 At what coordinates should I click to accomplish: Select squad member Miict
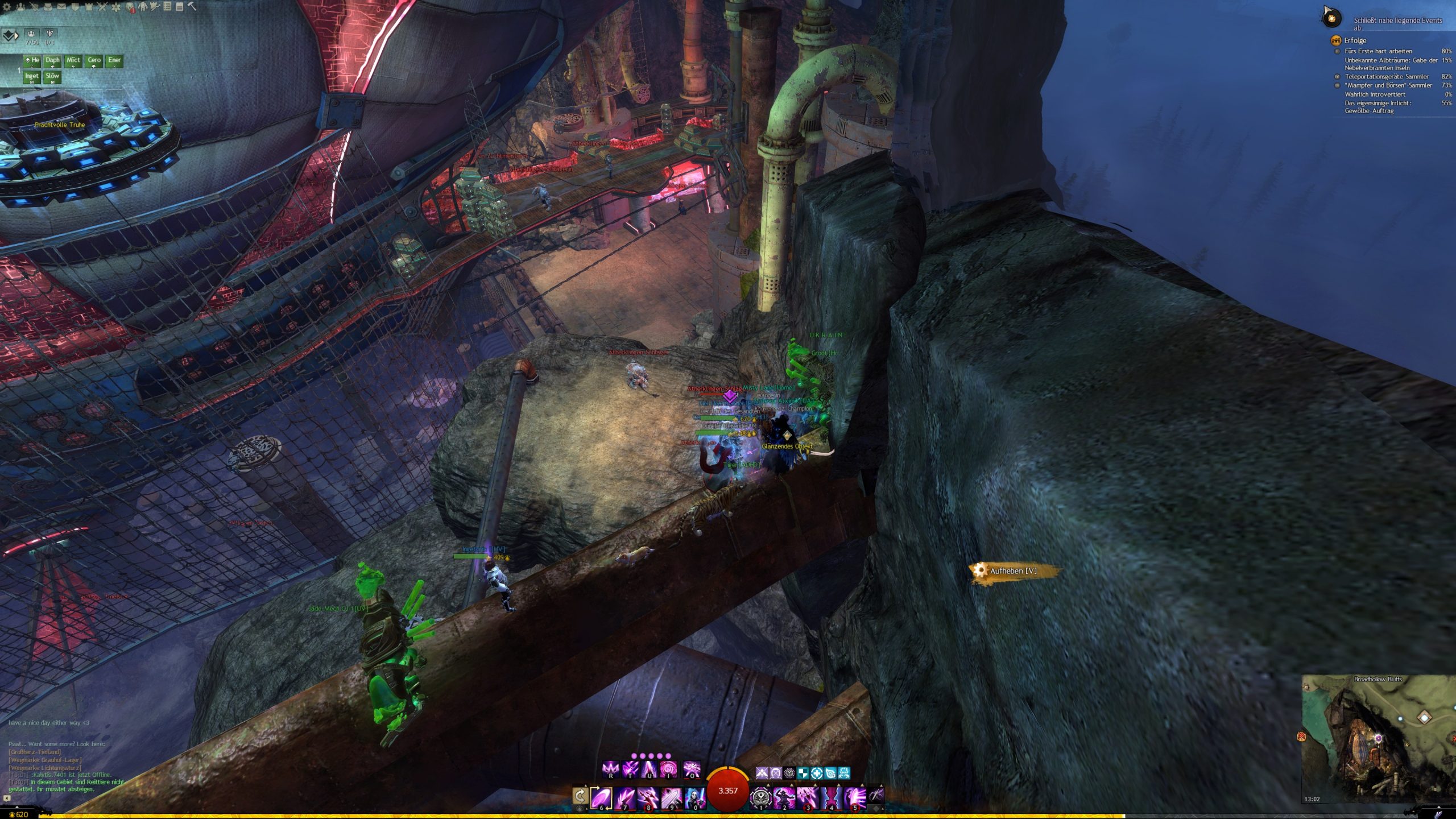pos(73,60)
